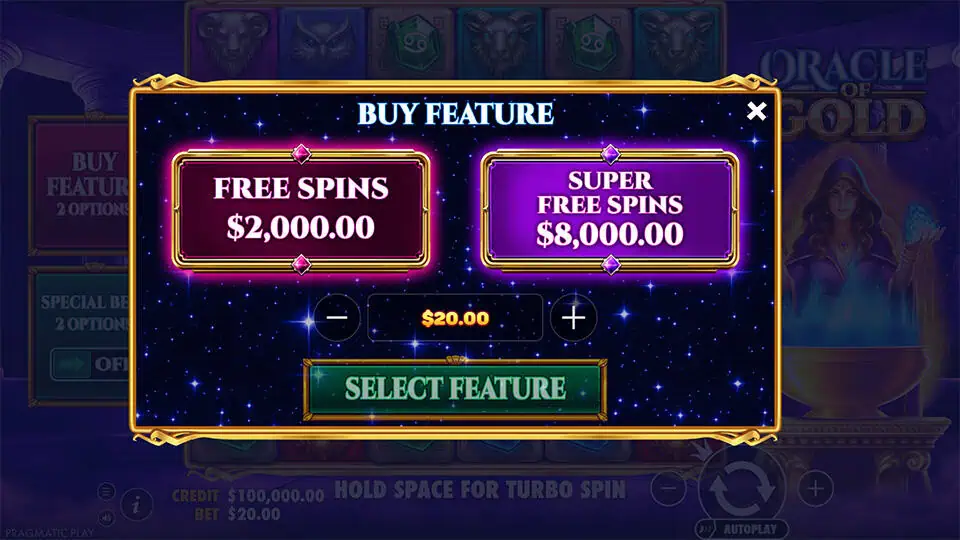The height and width of the screenshot is (540, 960).
Task: Confirm with the Select Feature button
Action: pos(455,388)
